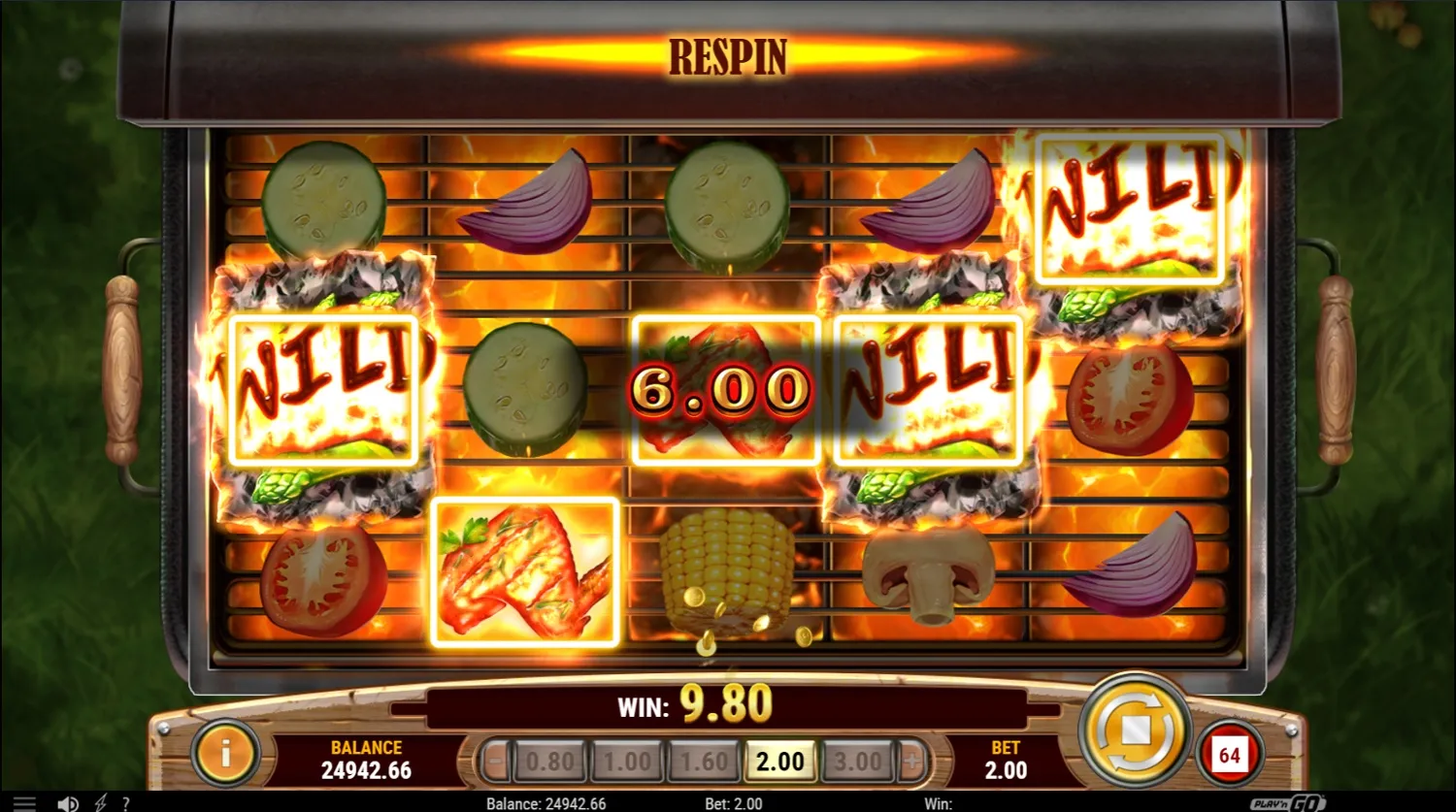Click the WILD symbol on the first reel

coord(324,387)
